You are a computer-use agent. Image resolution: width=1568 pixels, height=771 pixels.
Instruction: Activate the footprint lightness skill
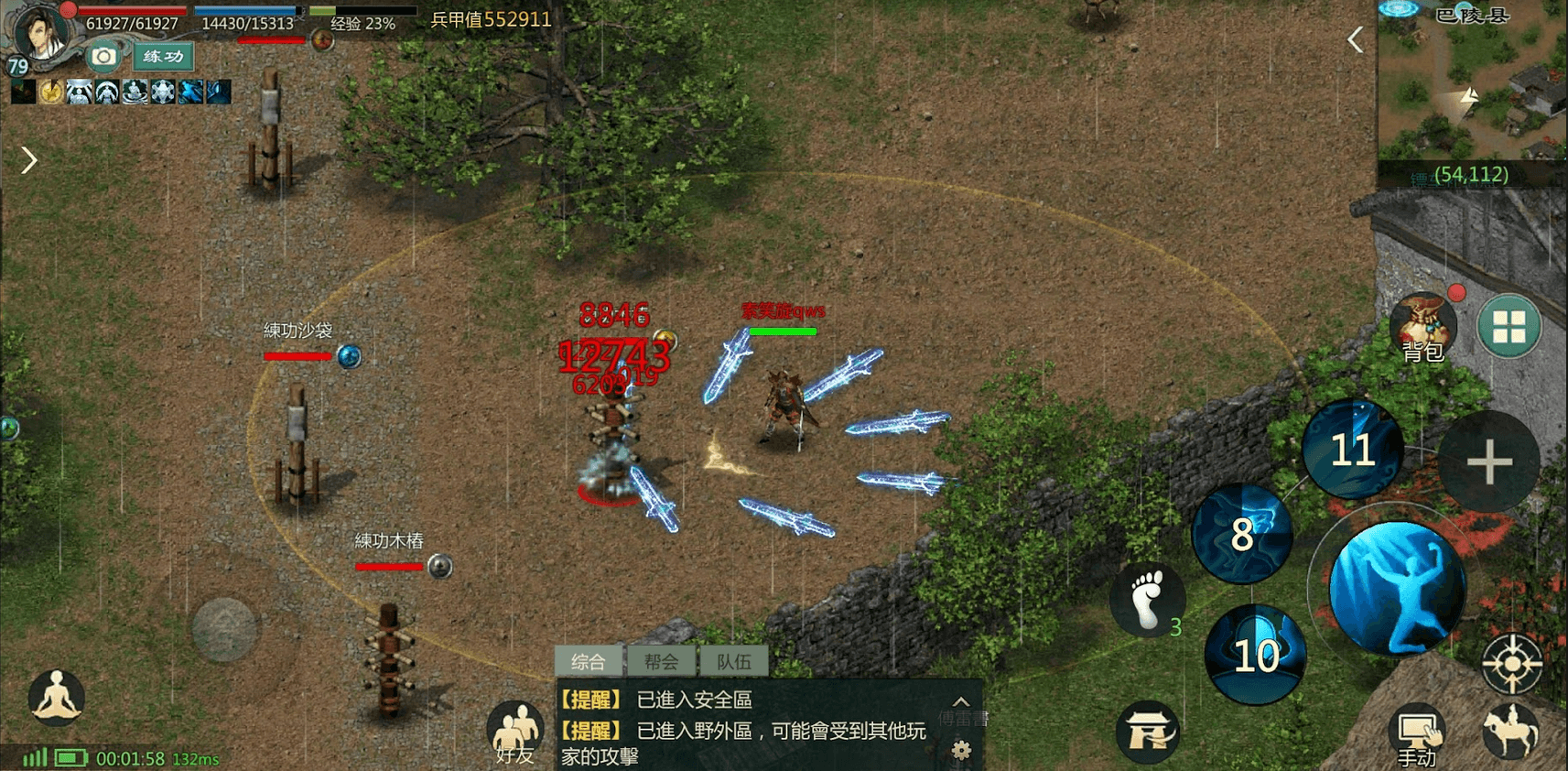coord(1147,600)
